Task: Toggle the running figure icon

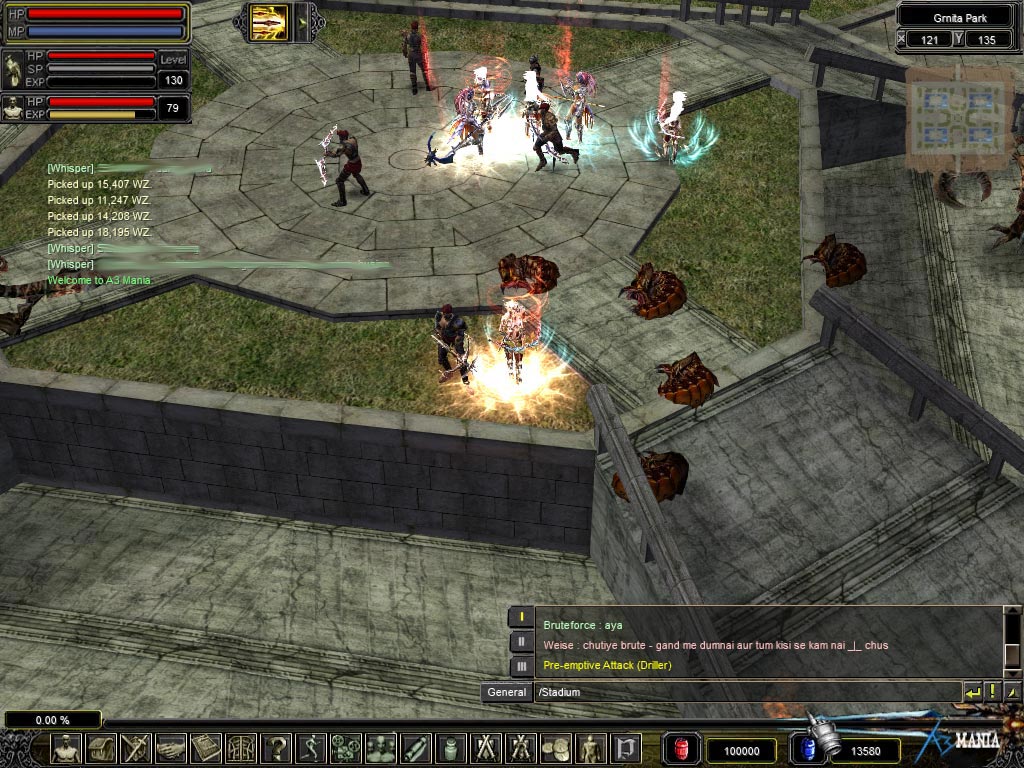Action: point(311,748)
